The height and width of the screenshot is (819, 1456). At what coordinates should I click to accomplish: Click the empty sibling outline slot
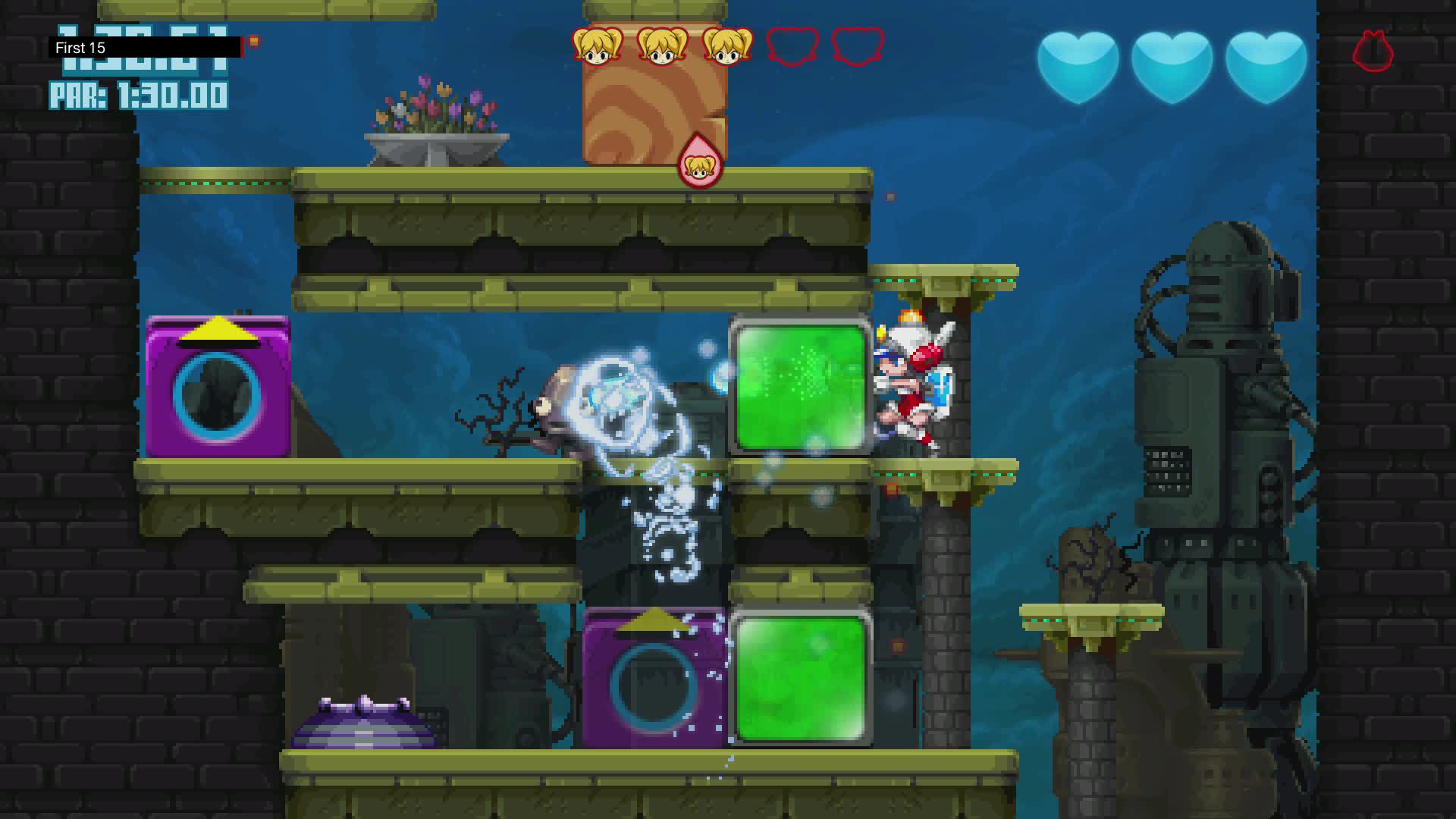coord(791,49)
